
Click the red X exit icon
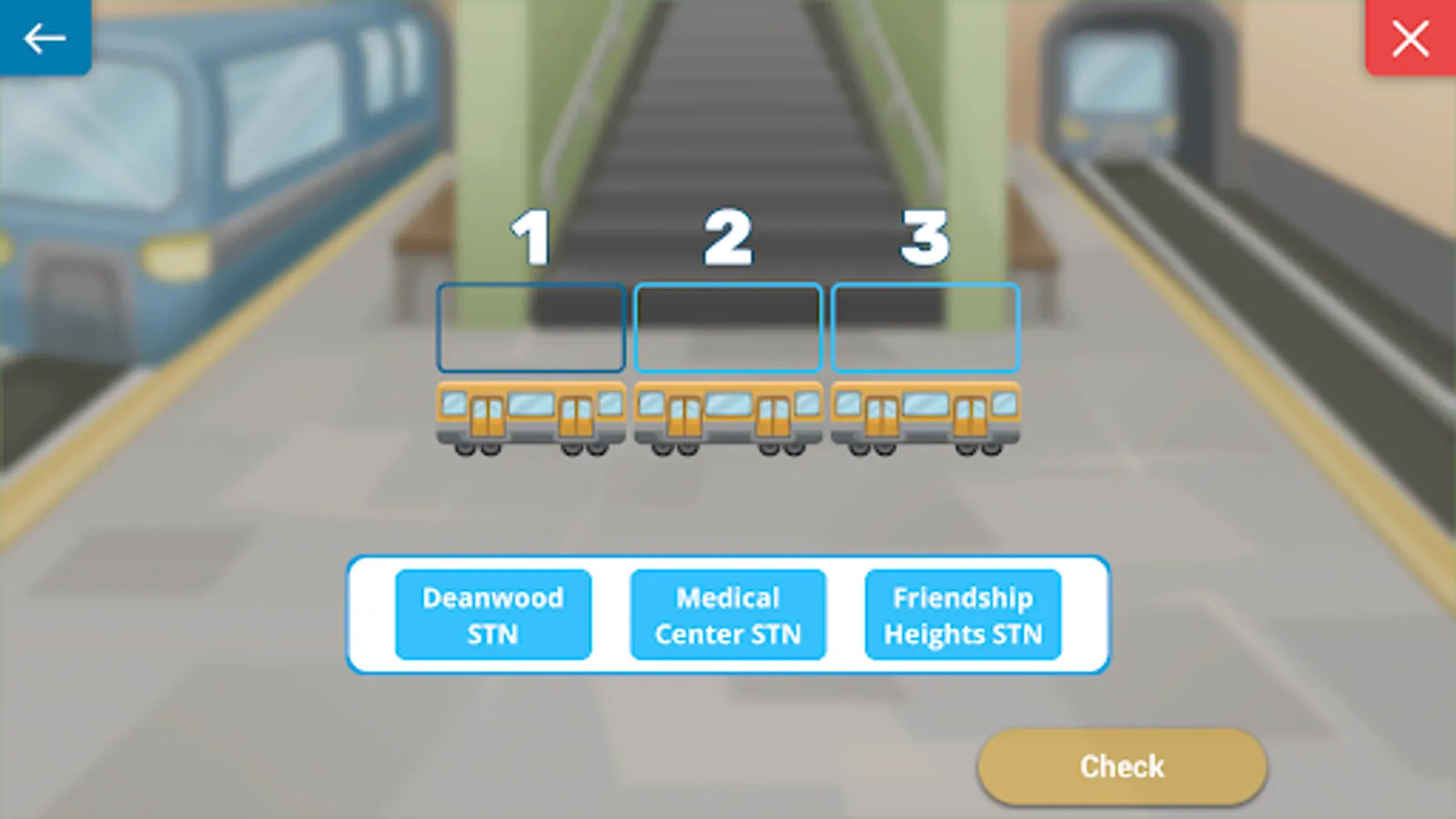pyautogui.click(x=1411, y=38)
